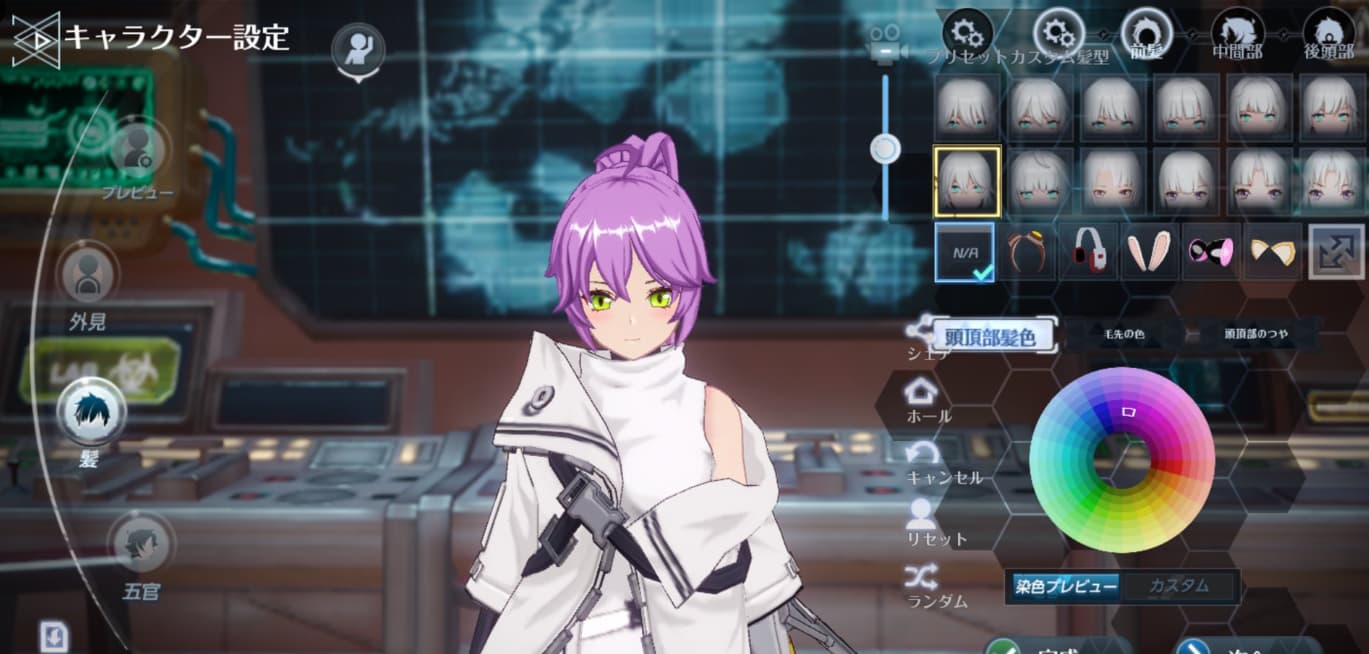The image size is (1369, 654).
Task: Open the 五官 (facial features) category
Action: [x=140, y=546]
